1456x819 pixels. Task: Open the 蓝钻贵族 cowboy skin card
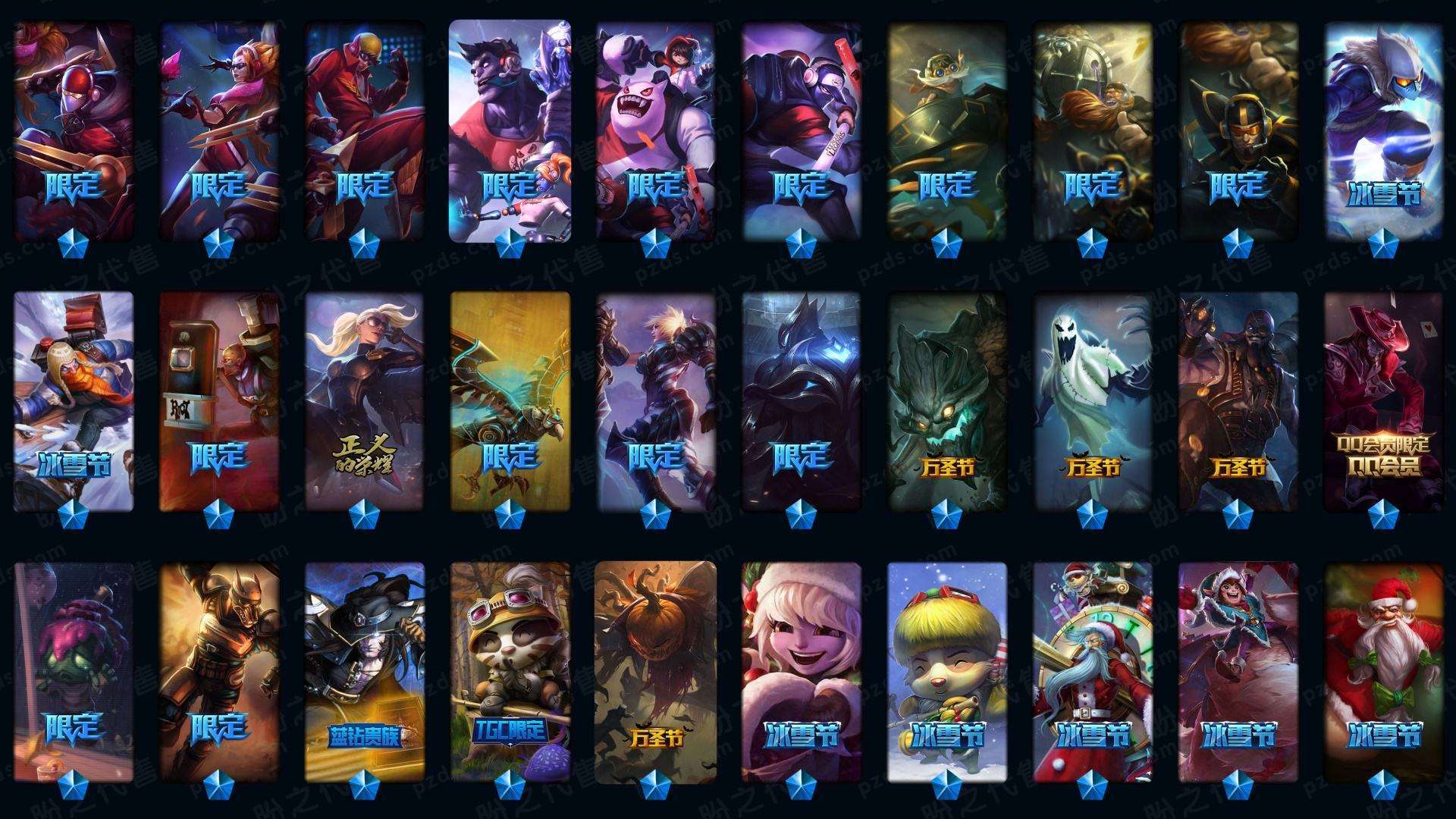tap(364, 671)
